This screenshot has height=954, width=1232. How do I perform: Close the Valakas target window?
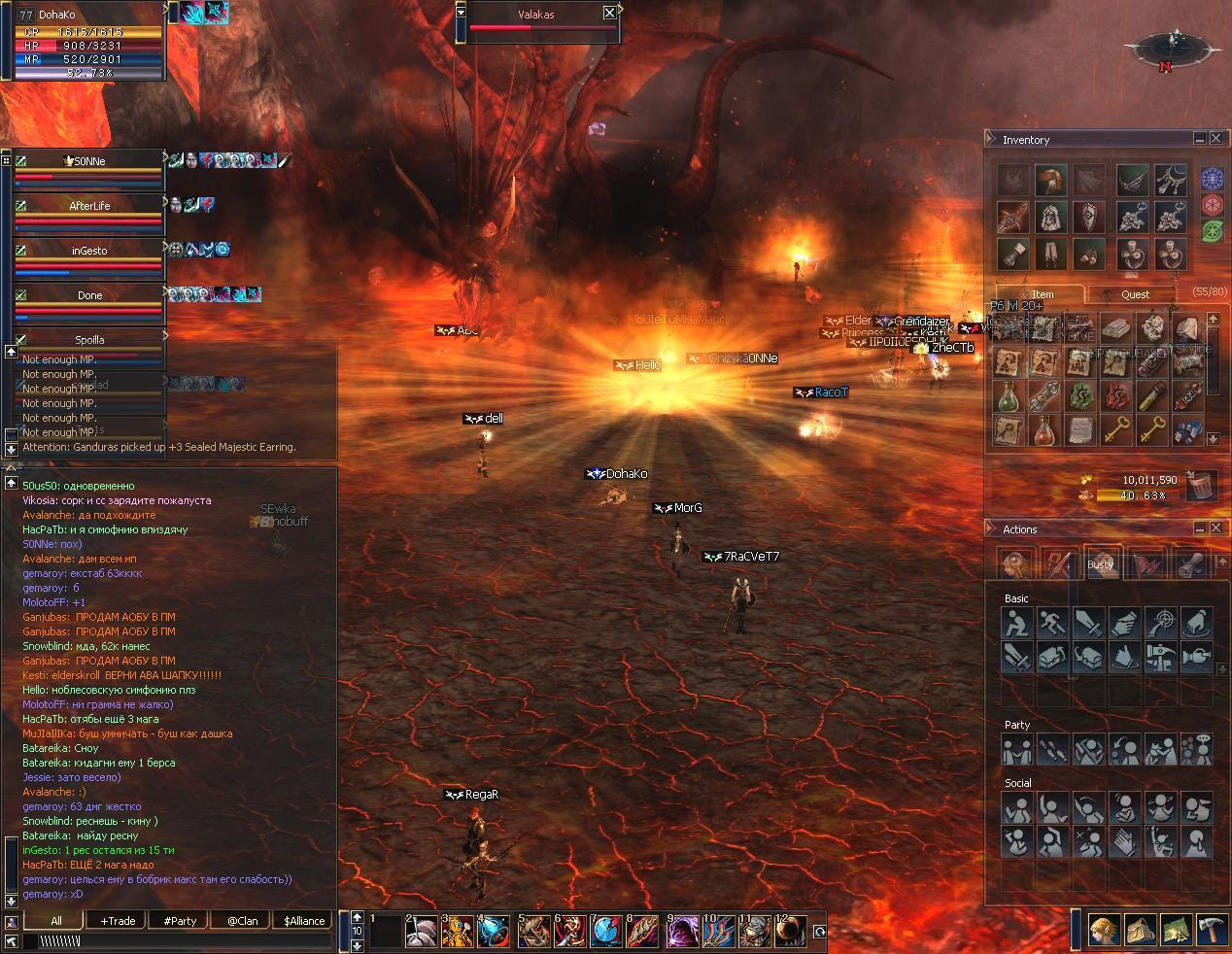point(609,13)
